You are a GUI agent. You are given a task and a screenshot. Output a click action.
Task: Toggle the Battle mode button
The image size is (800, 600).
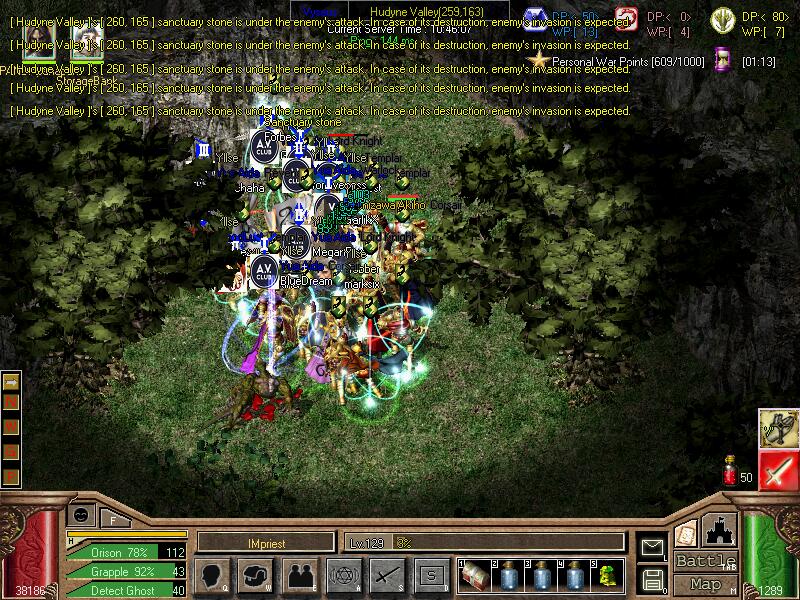click(706, 561)
